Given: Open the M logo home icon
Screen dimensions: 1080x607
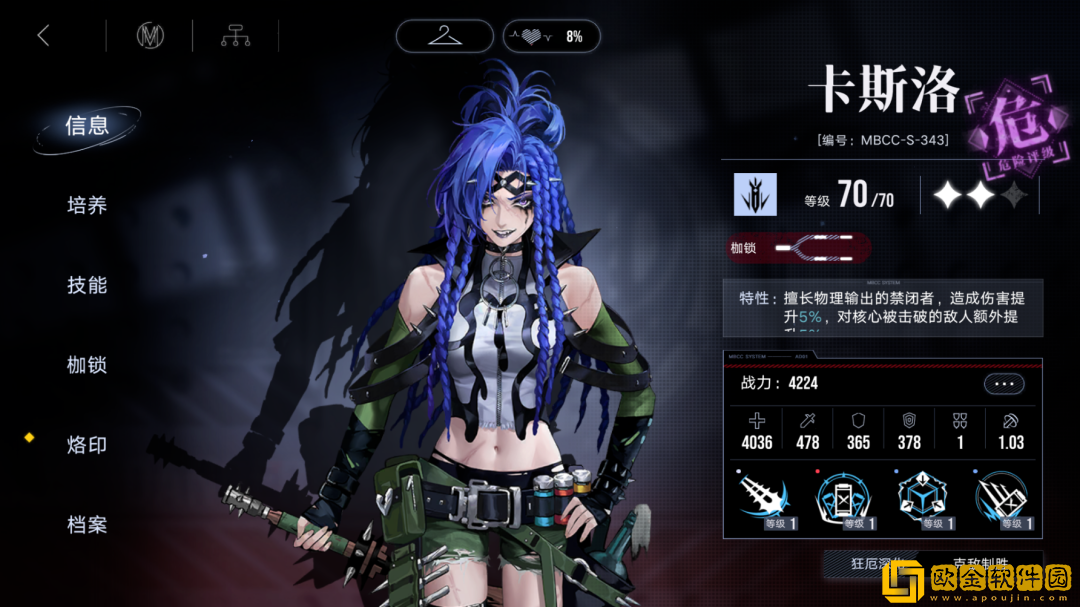Looking at the screenshot, I should [x=150, y=37].
